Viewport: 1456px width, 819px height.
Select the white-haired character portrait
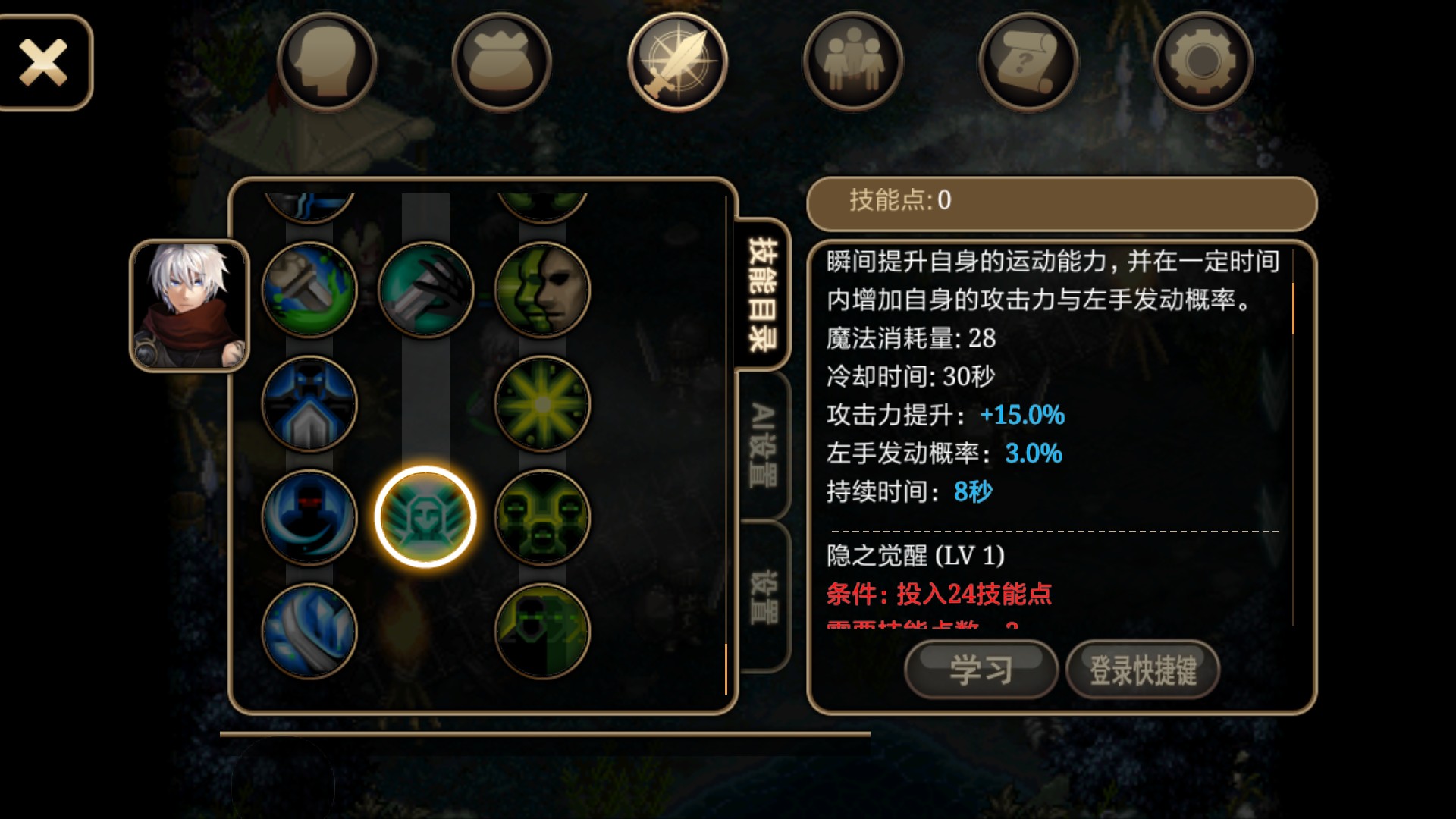190,306
